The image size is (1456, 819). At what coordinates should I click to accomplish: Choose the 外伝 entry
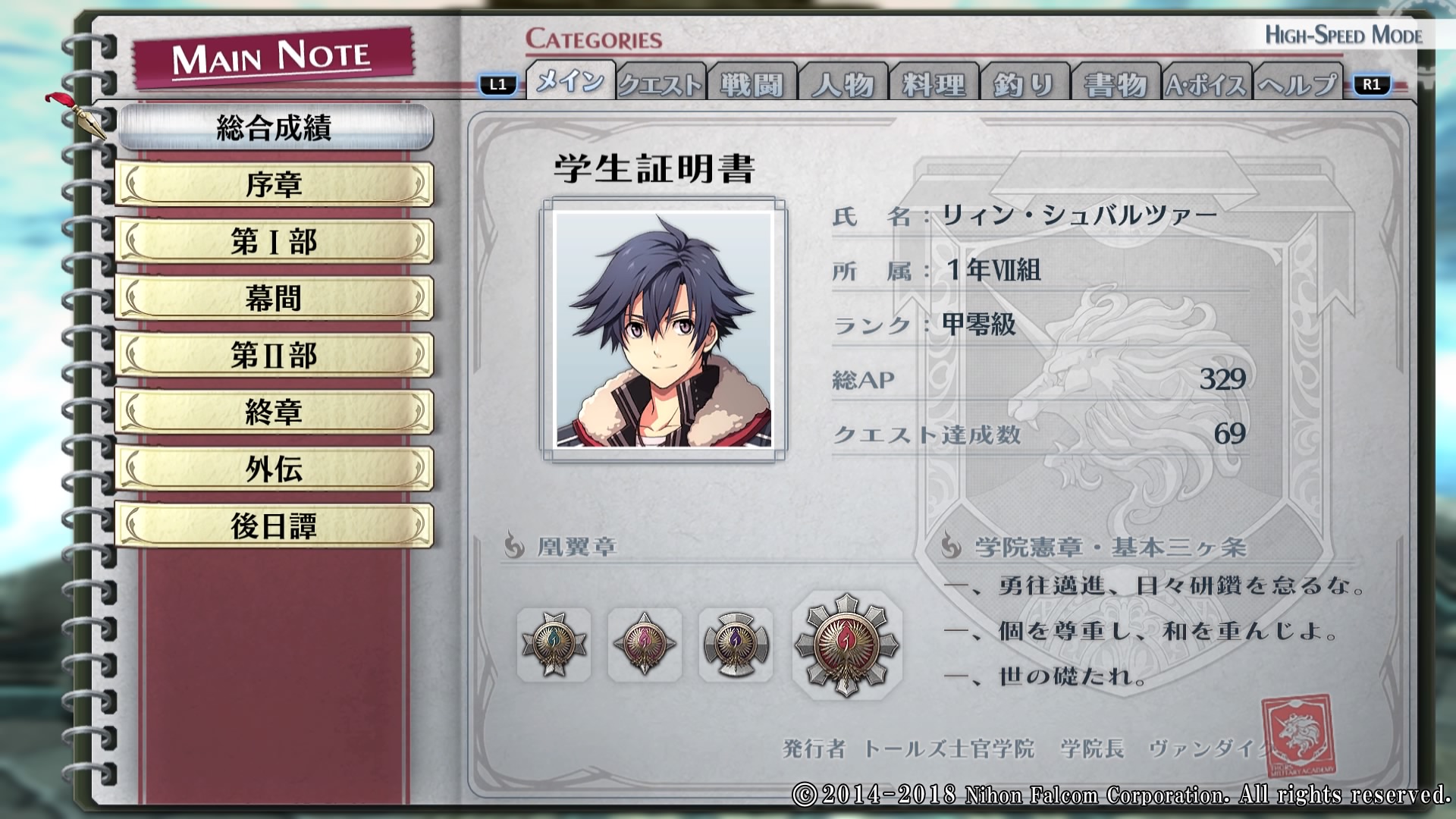(275, 469)
